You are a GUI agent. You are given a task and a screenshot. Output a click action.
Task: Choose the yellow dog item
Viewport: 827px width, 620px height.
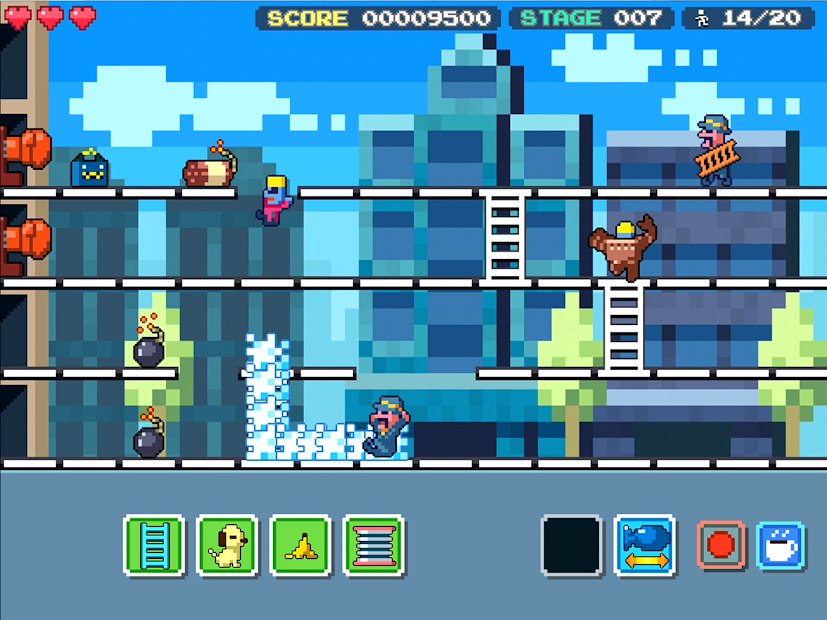228,545
